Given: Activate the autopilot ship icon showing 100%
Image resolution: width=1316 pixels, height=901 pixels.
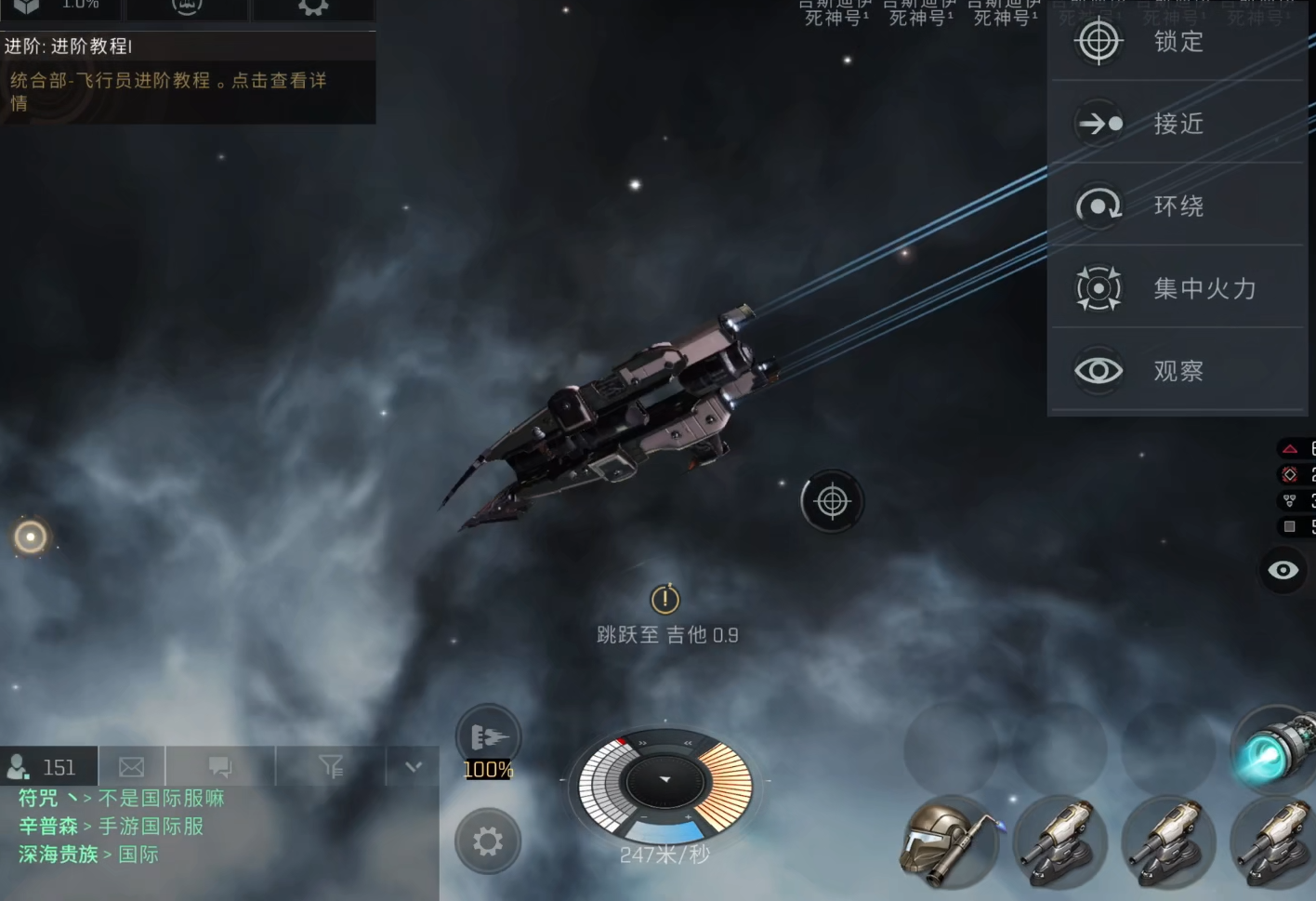Looking at the screenshot, I should (488, 739).
